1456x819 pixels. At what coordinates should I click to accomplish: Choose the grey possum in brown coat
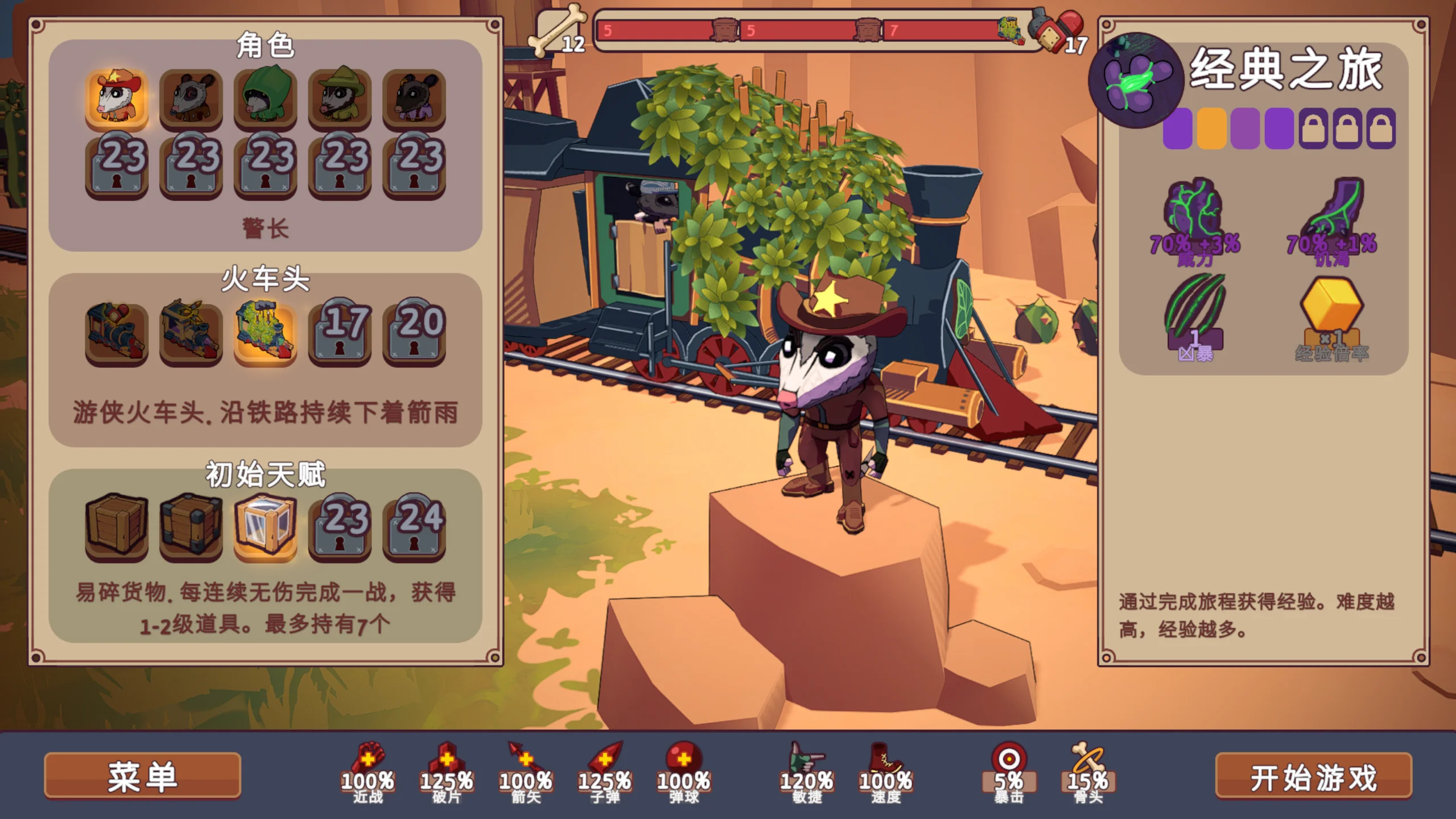tap(191, 98)
